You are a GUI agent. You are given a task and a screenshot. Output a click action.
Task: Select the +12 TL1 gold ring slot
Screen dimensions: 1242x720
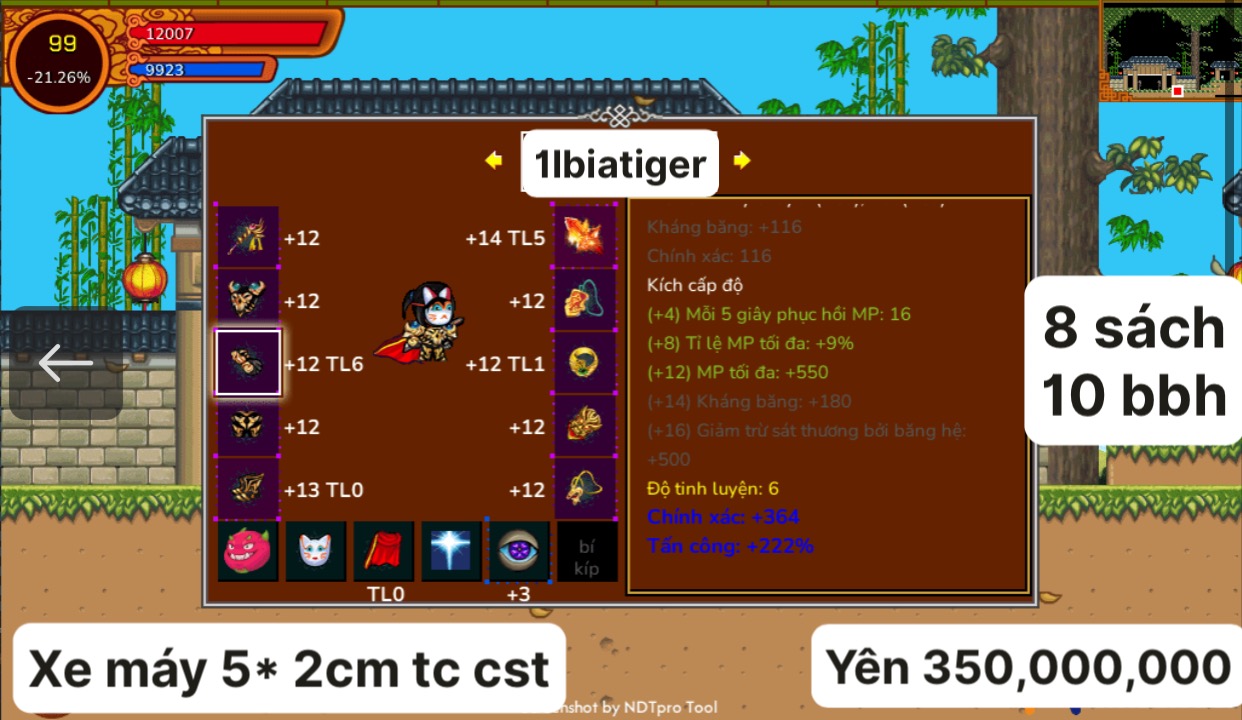[585, 363]
